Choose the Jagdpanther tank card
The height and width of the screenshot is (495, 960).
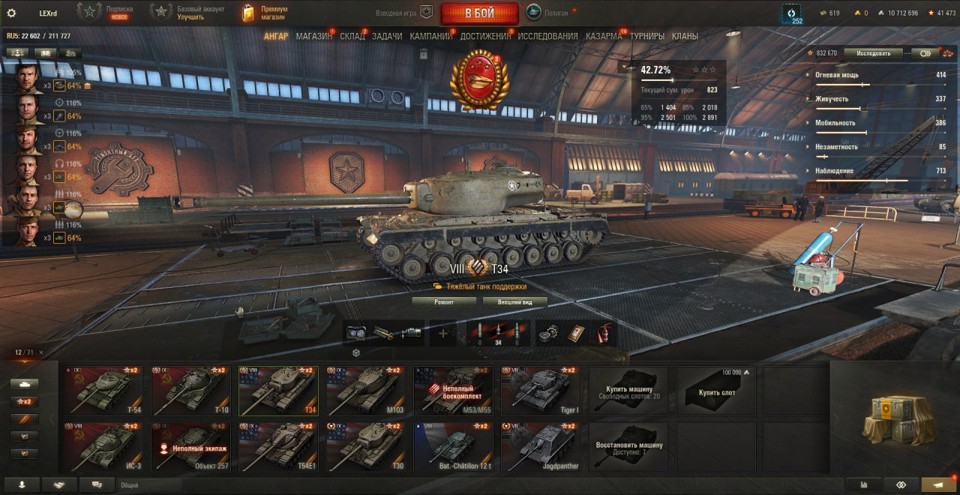tap(540, 447)
